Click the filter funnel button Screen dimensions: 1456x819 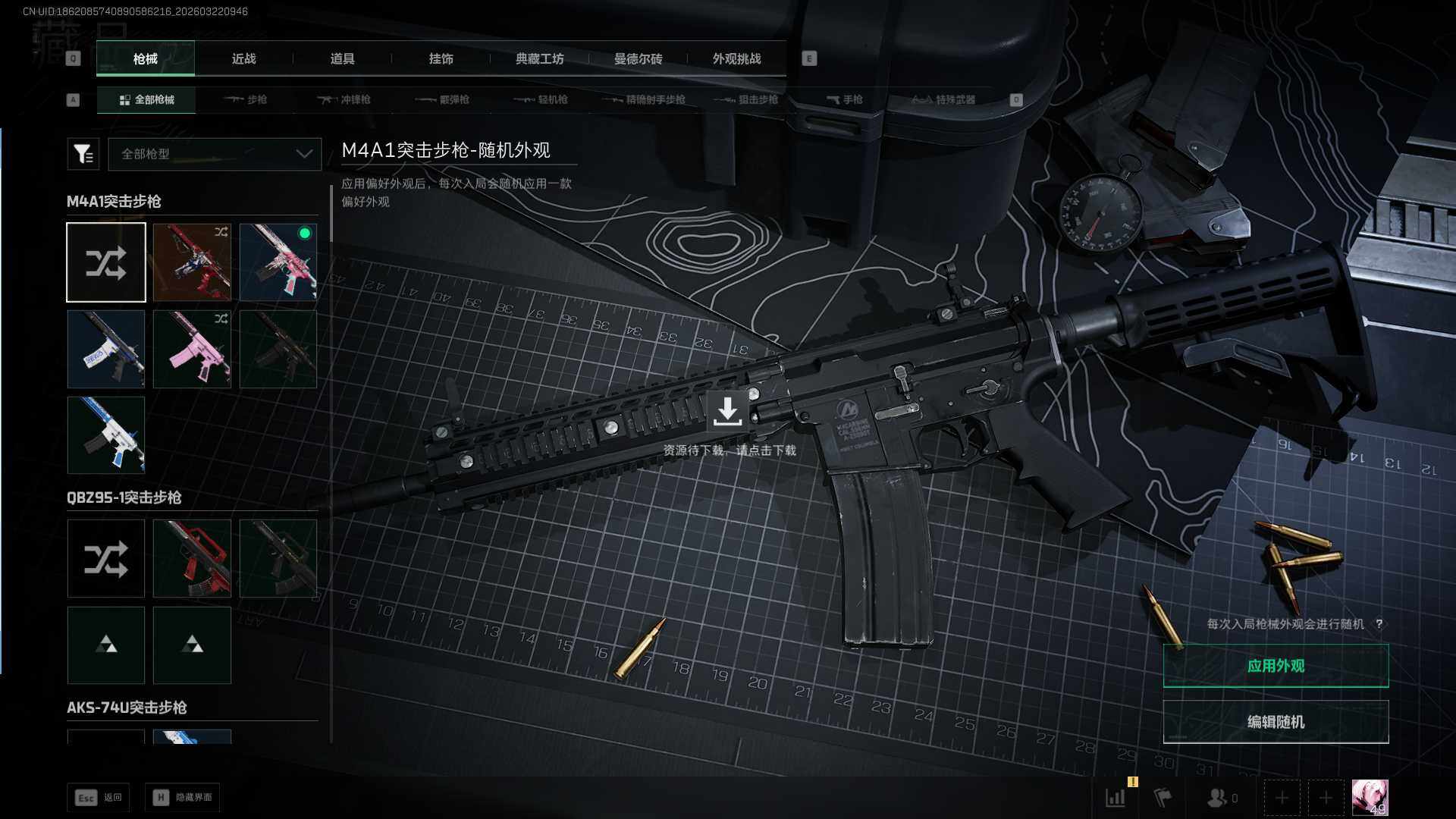[x=83, y=154]
